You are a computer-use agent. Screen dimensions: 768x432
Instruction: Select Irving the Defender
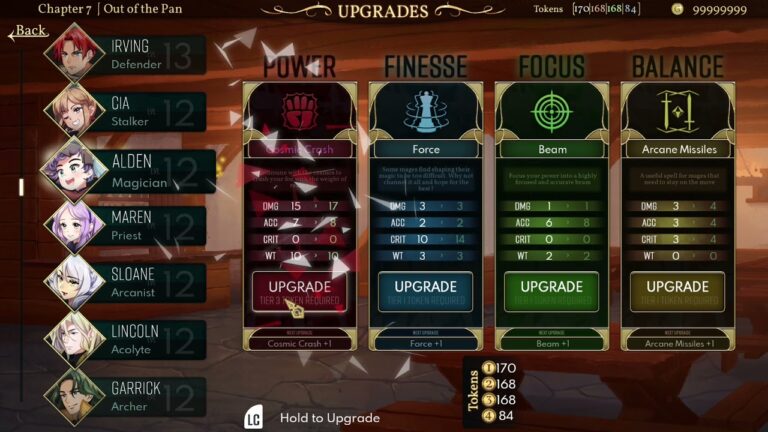point(125,55)
